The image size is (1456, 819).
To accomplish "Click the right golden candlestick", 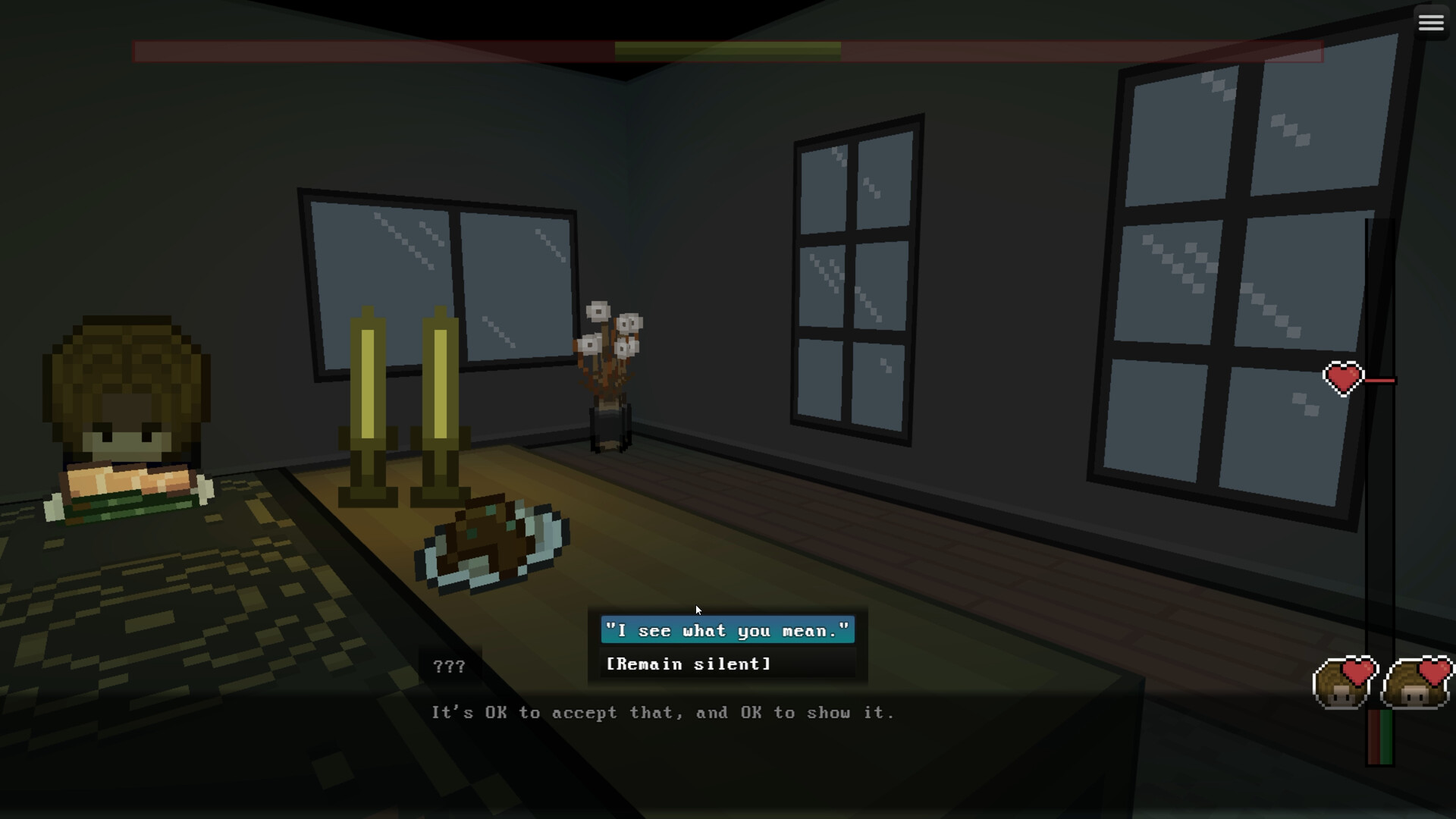I will coord(440,409).
